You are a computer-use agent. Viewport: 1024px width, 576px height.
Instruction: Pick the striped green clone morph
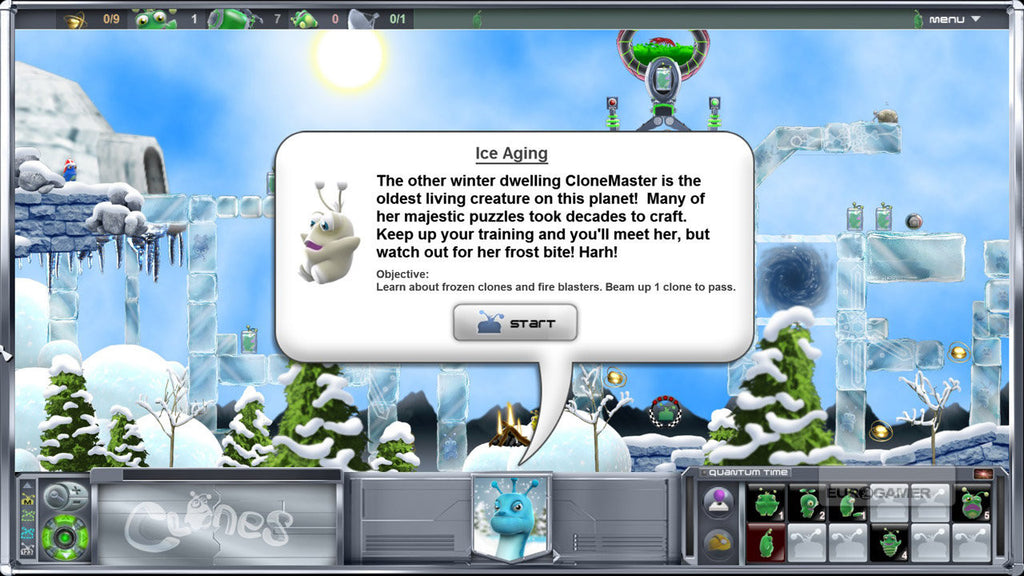(x=889, y=543)
